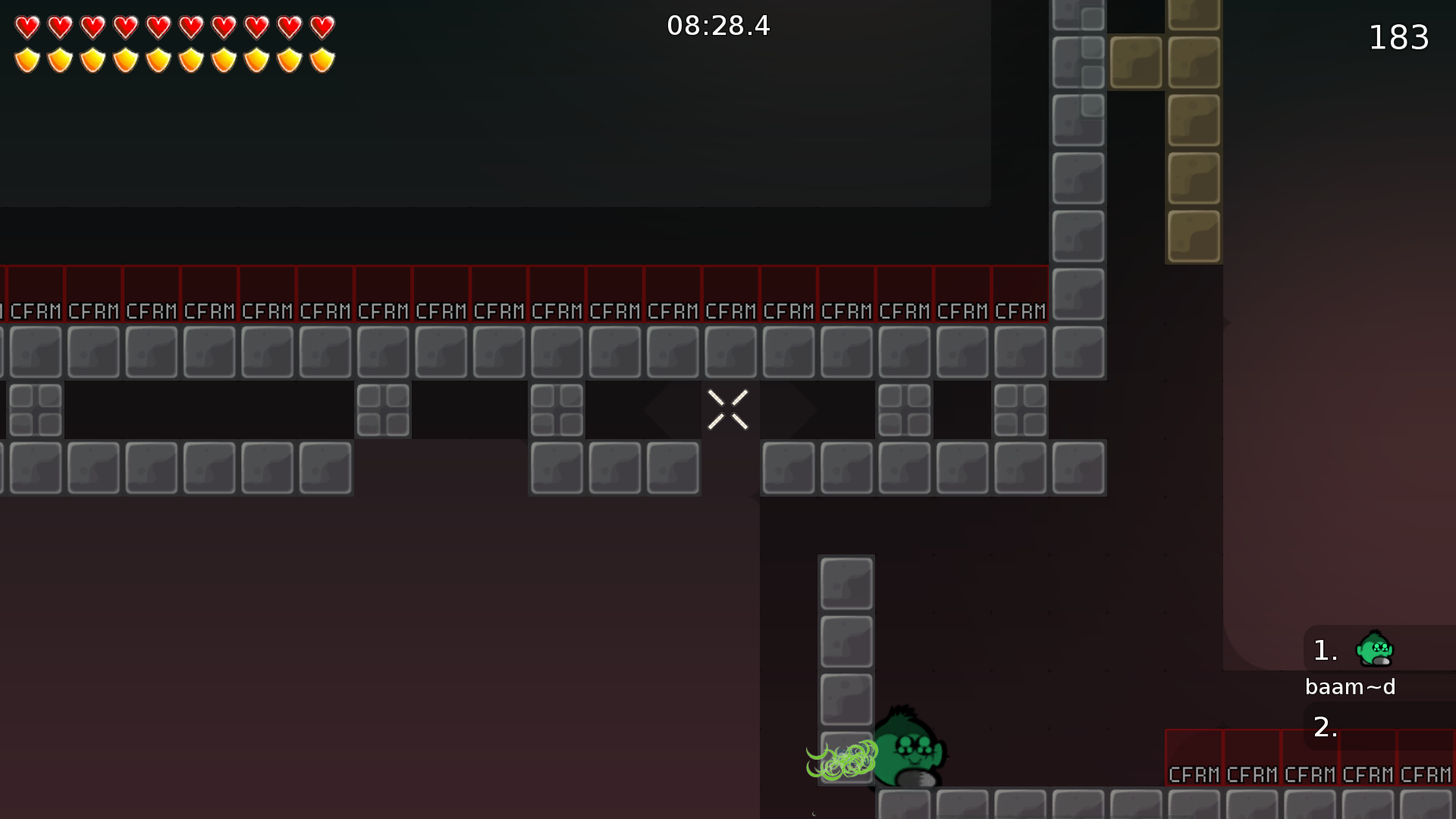Image resolution: width=1456 pixels, height=819 pixels.
Task: Click the first red heart icon
Action: click(27, 29)
